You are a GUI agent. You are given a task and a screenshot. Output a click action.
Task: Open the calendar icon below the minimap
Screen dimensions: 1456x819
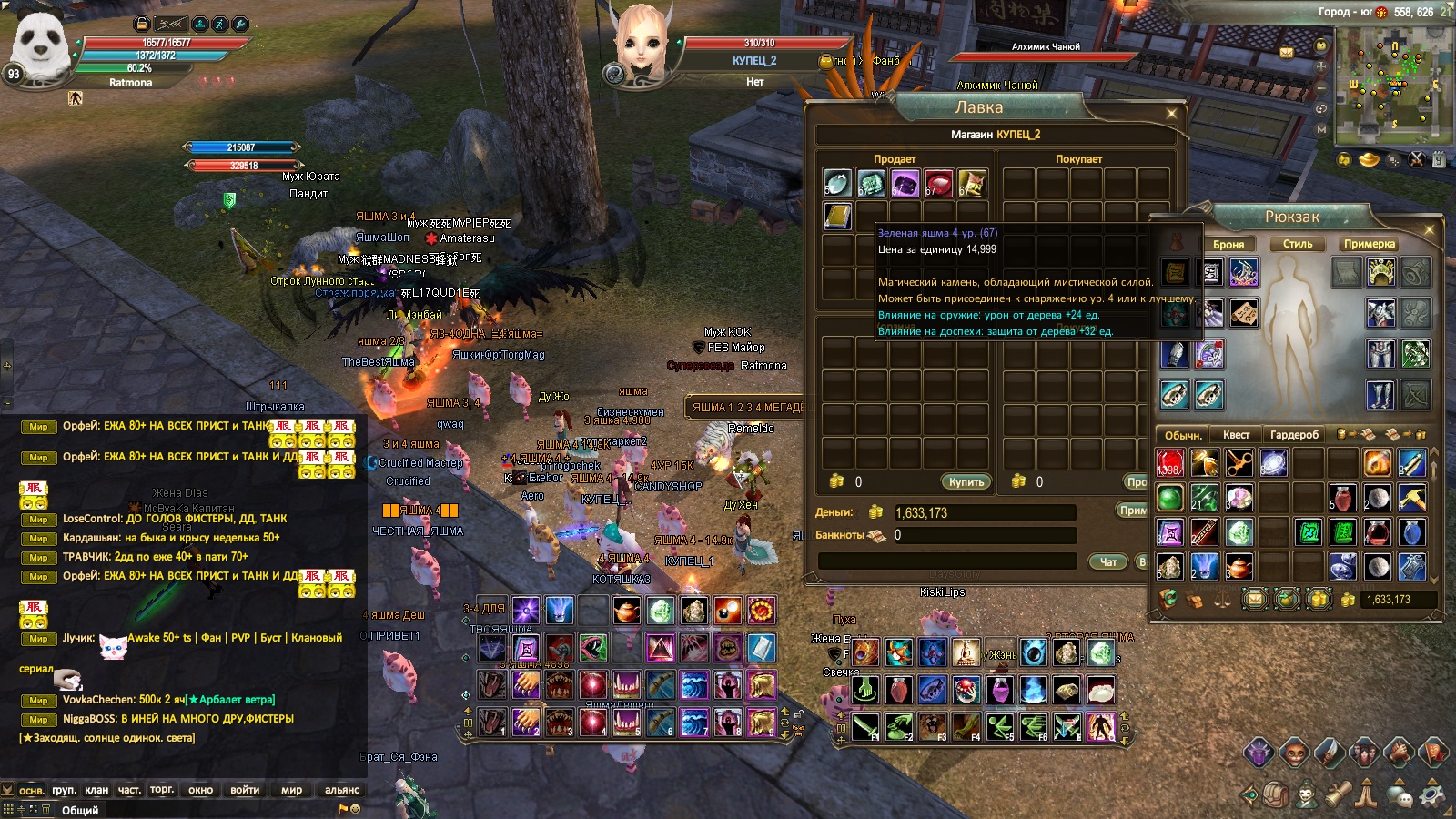coord(1438,160)
